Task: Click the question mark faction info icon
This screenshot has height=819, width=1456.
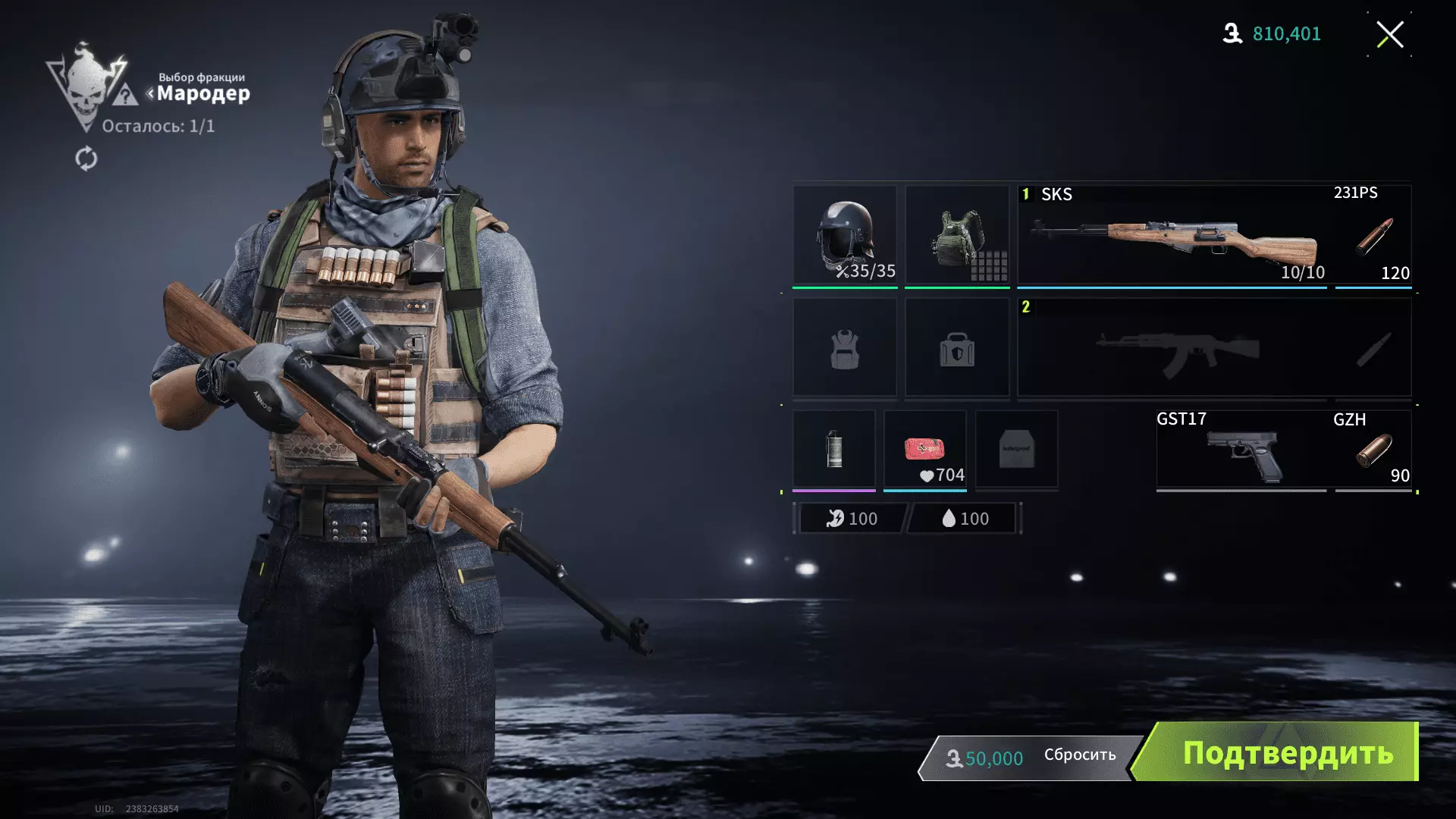Action: click(x=125, y=96)
